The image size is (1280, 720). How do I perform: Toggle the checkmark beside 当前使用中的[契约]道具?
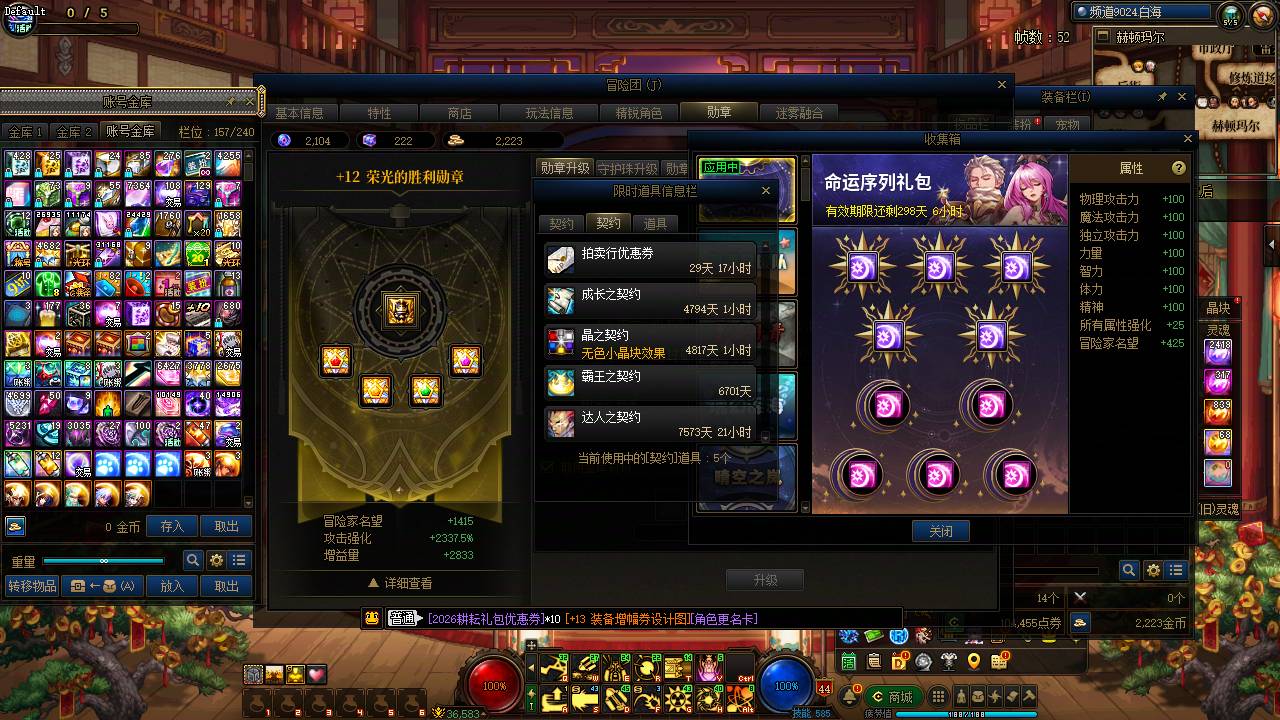tap(548, 465)
